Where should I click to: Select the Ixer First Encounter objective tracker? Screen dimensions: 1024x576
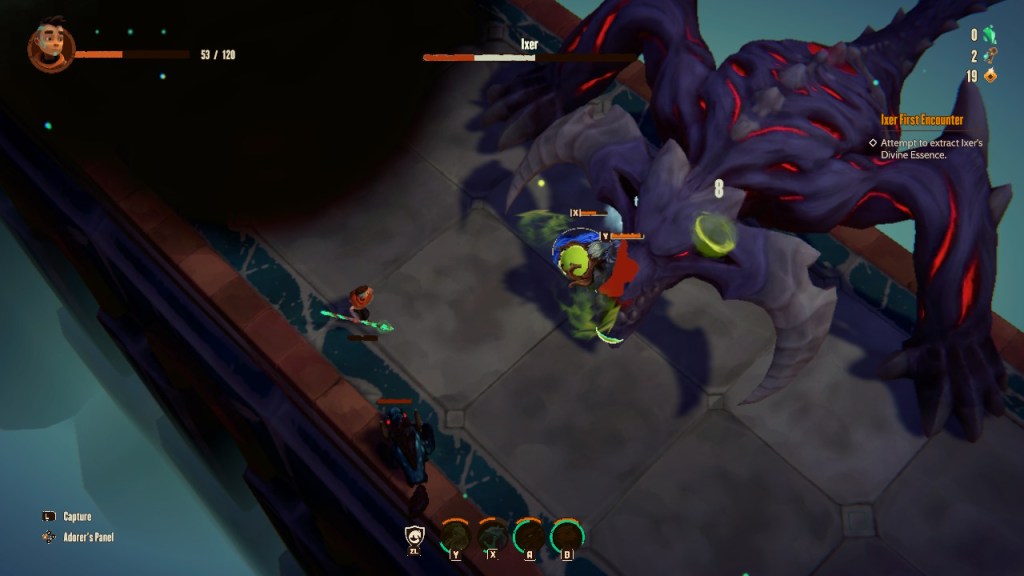(921, 120)
